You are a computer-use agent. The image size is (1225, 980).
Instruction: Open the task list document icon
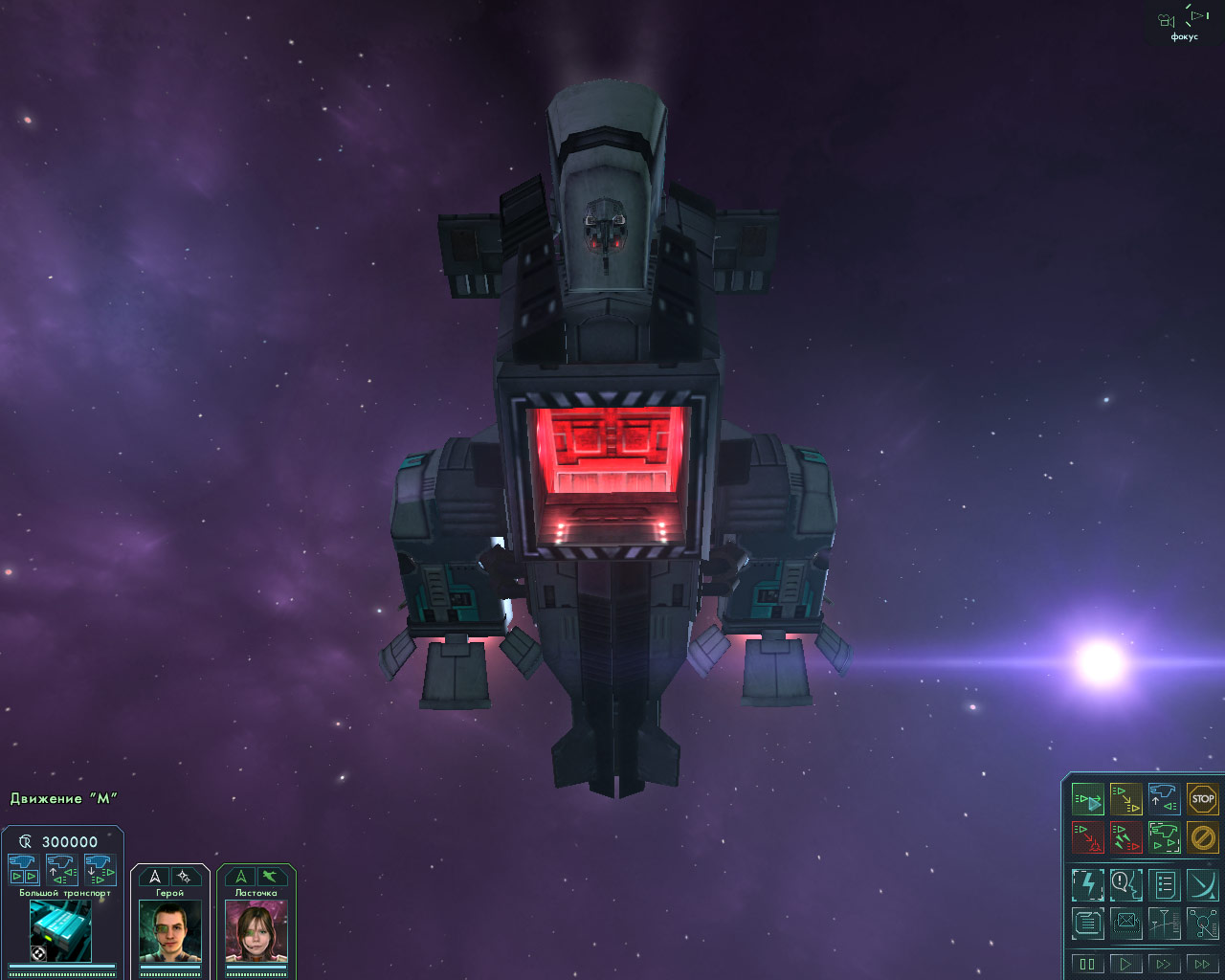1165,884
